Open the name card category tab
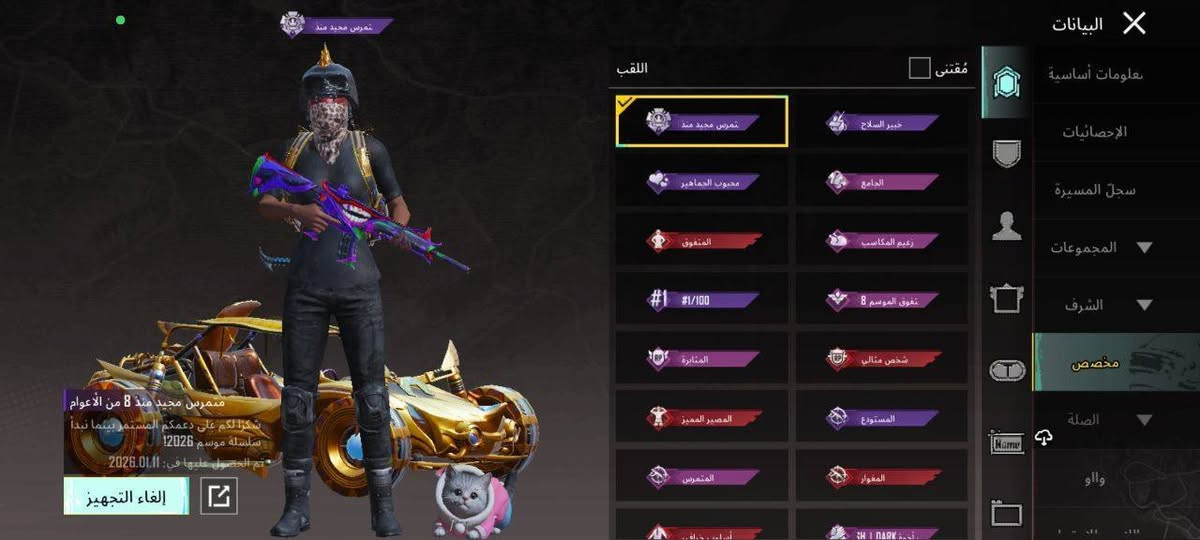1200x540 pixels. [1006, 442]
